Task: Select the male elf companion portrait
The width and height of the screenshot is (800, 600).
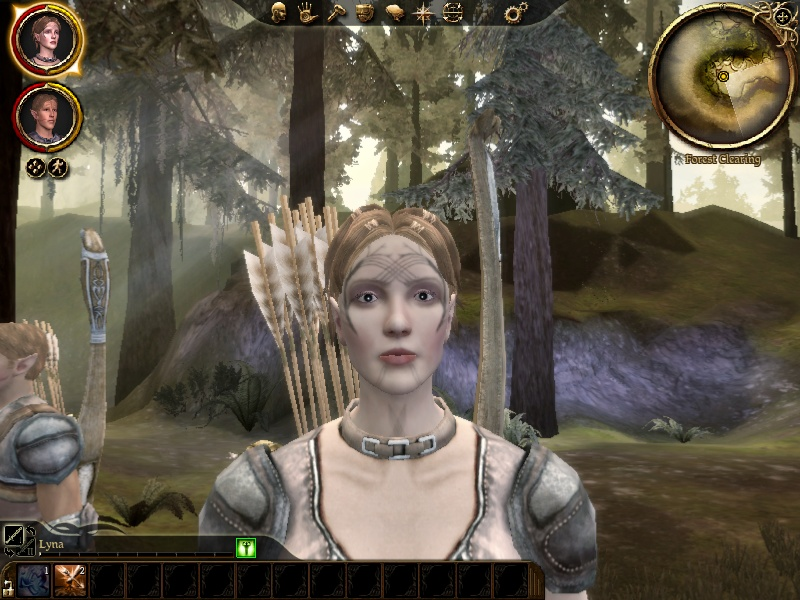Action: [x=47, y=116]
